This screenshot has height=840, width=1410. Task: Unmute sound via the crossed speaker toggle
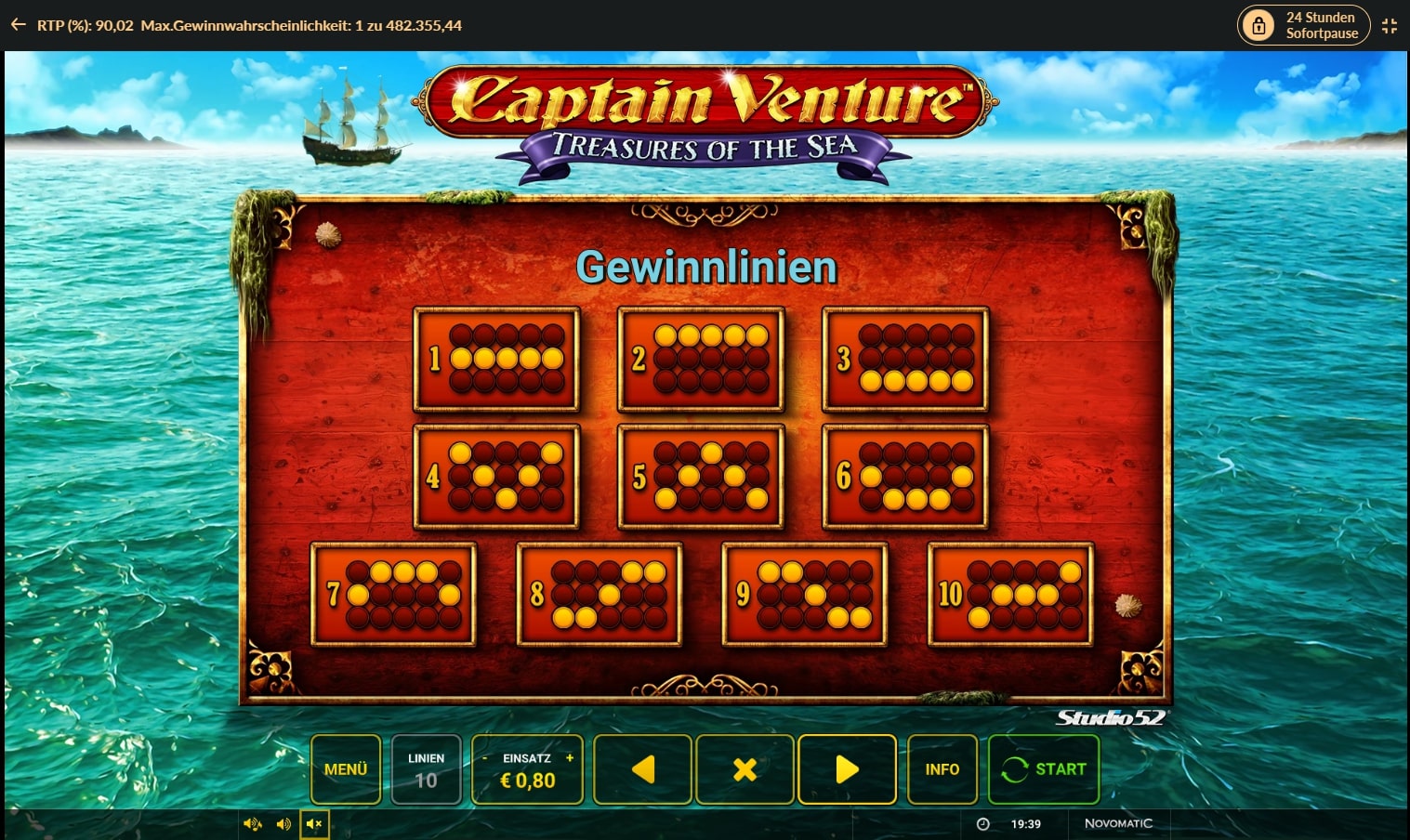click(x=314, y=823)
